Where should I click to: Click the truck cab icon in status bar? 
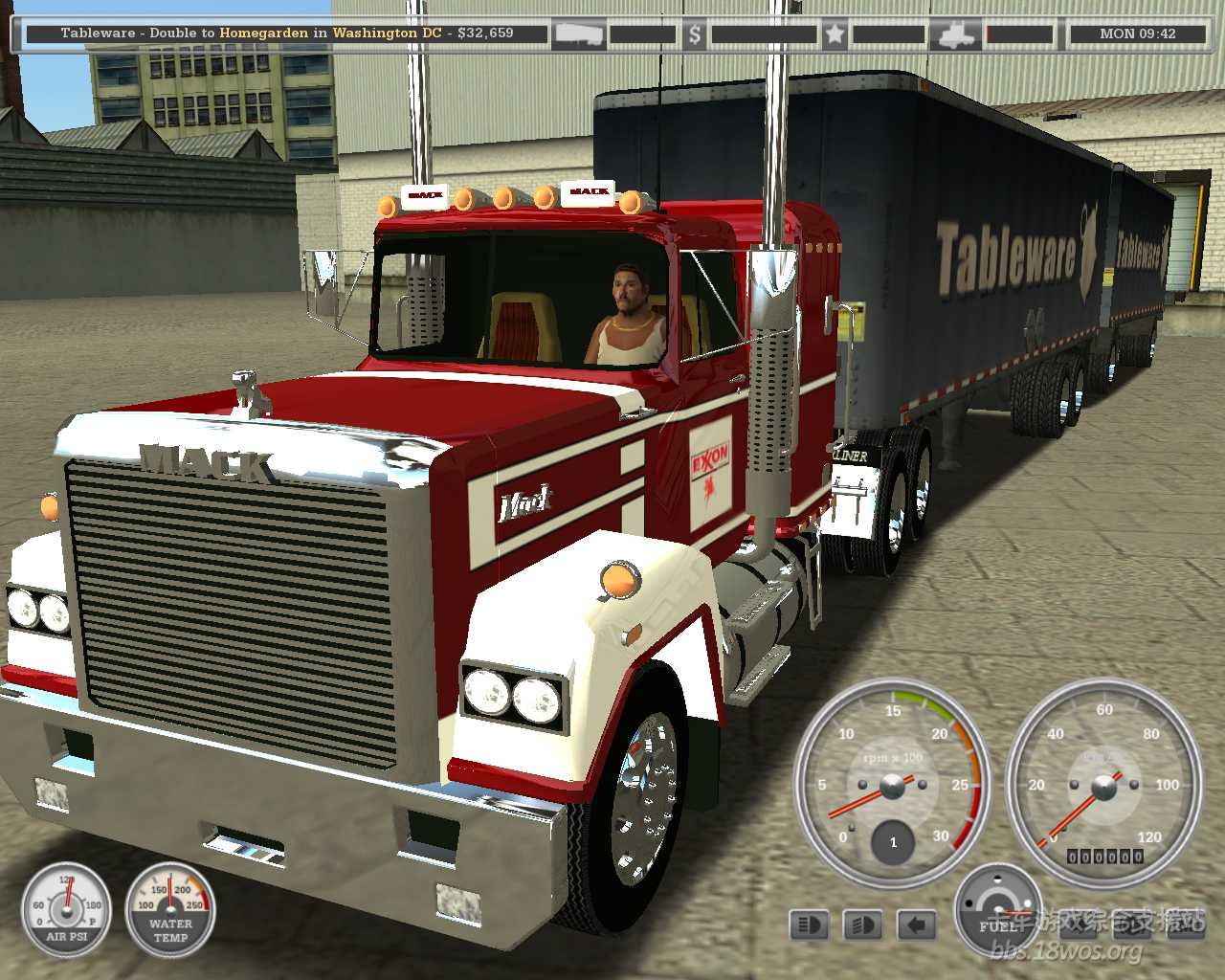[x=956, y=34]
